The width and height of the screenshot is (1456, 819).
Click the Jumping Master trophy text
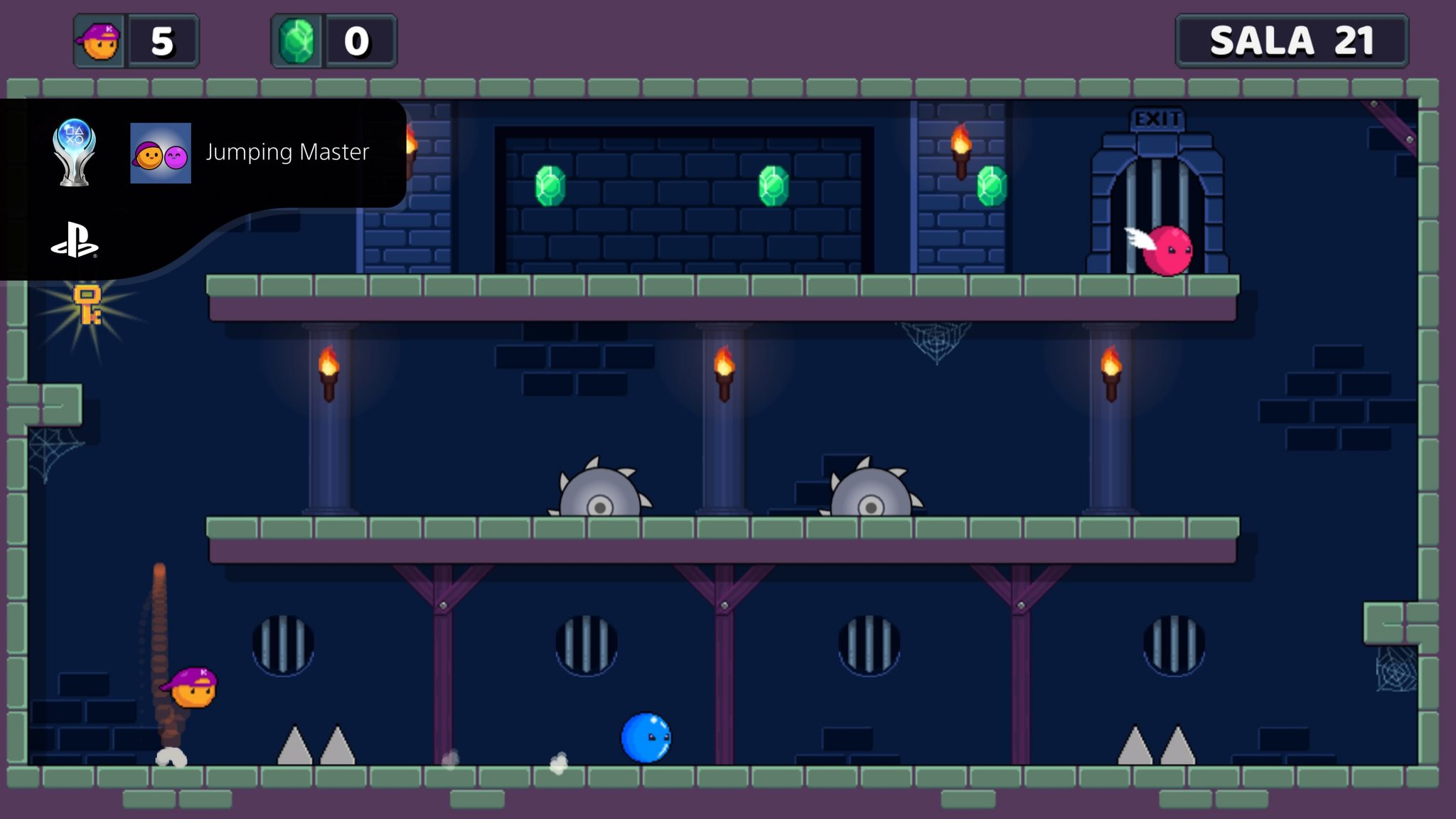point(287,151)
